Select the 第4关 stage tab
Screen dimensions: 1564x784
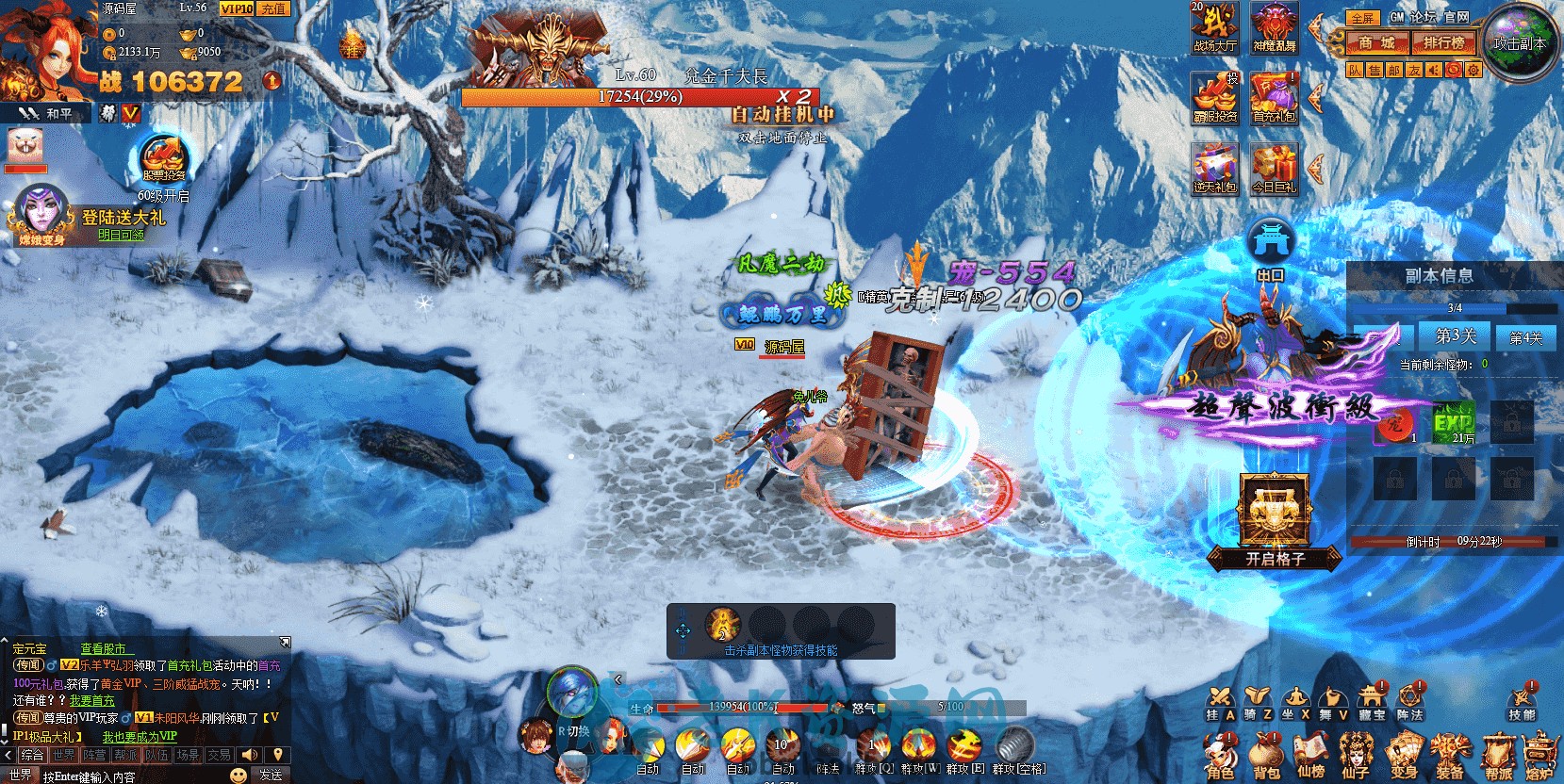(x=1525, y=337)
